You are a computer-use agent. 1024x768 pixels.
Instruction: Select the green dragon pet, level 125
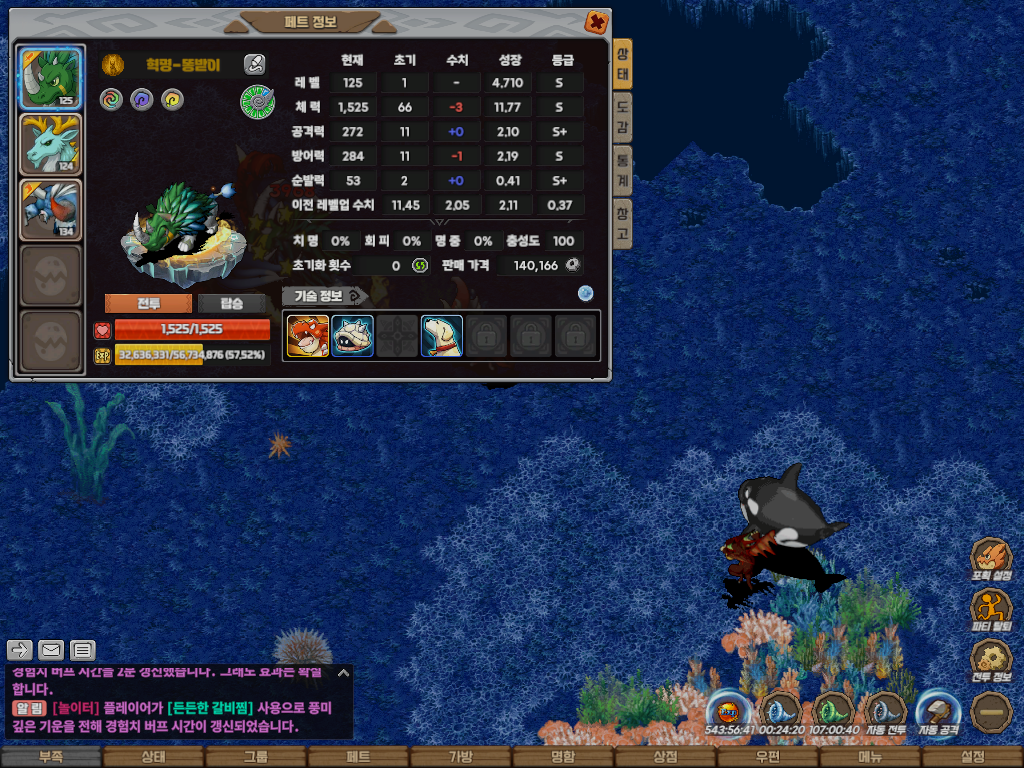pyautogui.click(x=51, y=78)
